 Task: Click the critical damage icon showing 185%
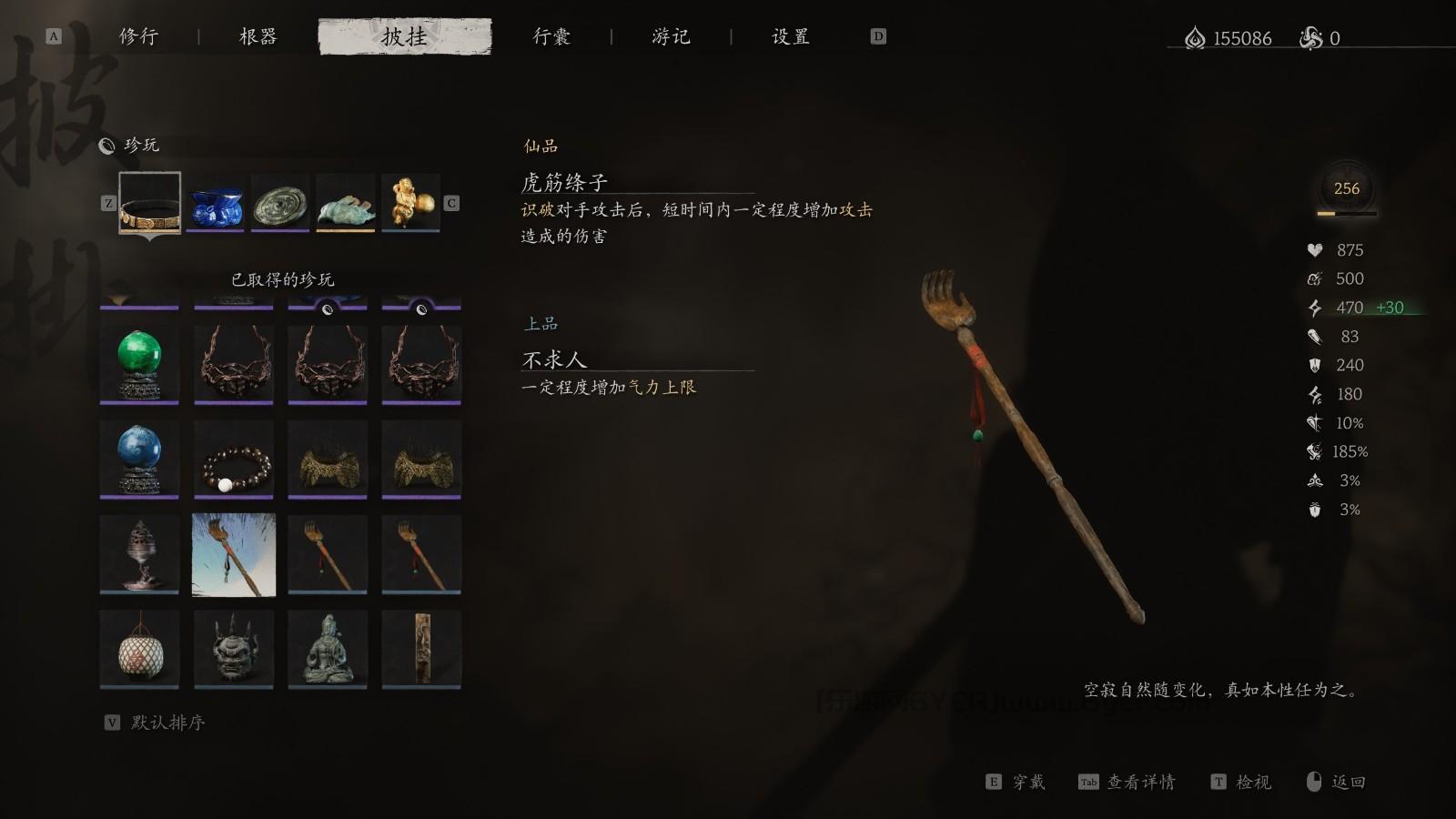click(x=1315, y=451)
